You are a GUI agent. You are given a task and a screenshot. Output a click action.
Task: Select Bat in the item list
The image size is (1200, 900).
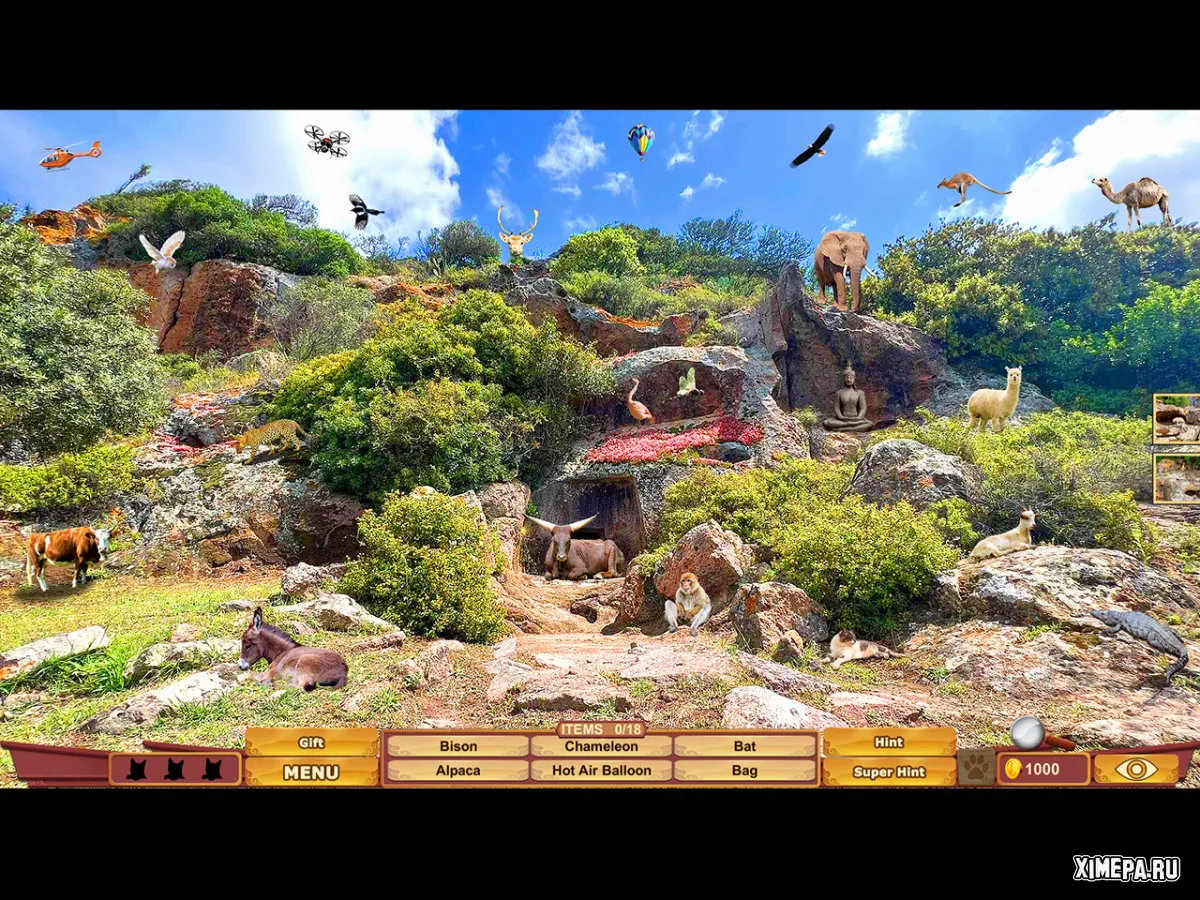click(x=745, y=746)
